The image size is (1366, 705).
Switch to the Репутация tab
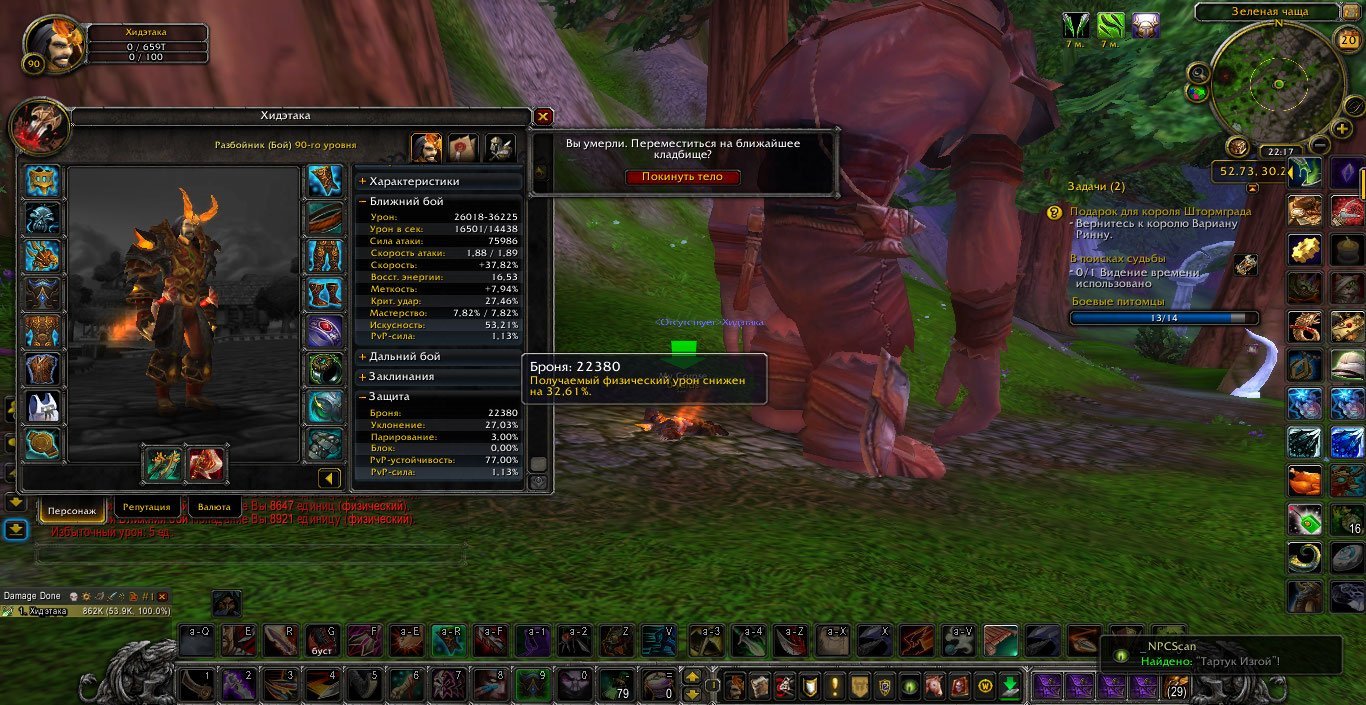coord(148,508)
